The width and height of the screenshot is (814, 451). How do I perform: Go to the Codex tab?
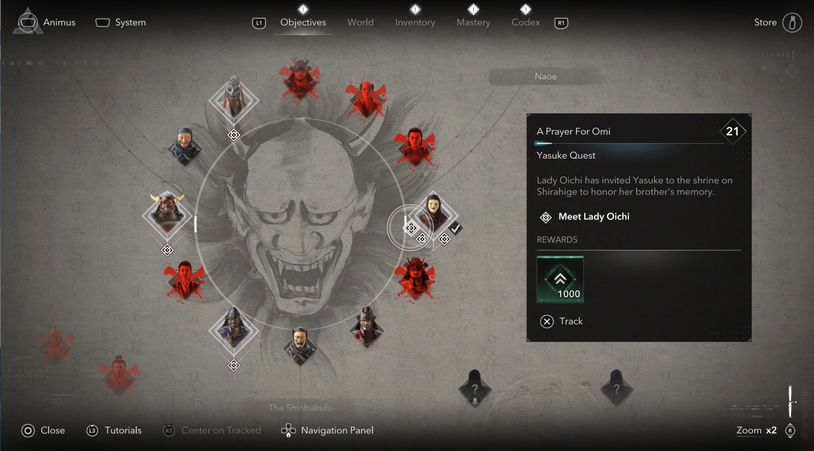pos(525,22)
